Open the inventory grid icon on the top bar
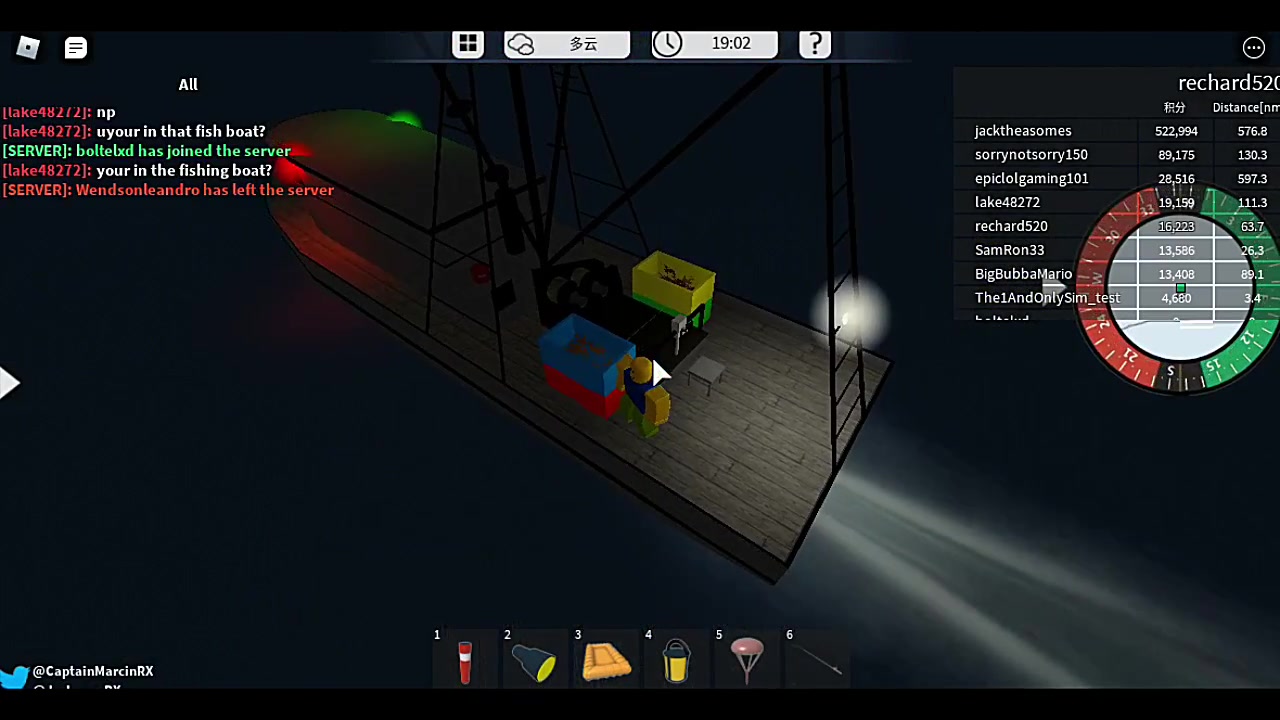 click(x=468, y=43)
